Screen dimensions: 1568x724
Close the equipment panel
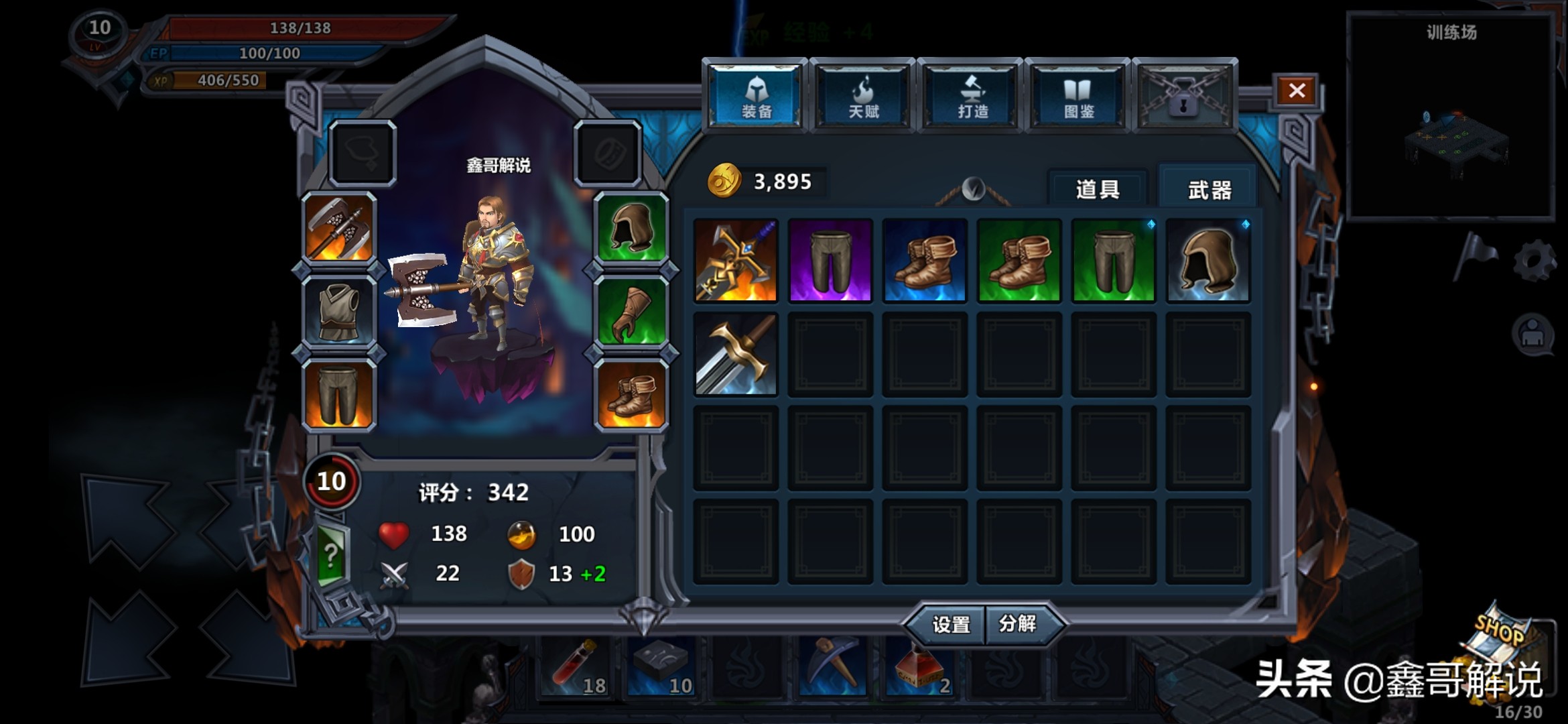click(1297, 90)
